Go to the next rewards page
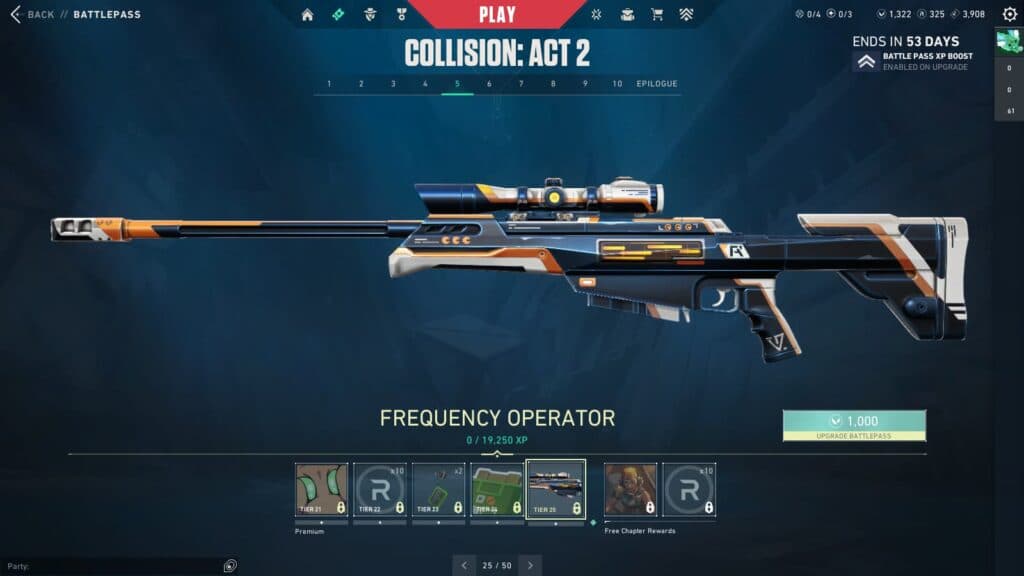This screenshot has height=576, width=1024. [530, 565]
